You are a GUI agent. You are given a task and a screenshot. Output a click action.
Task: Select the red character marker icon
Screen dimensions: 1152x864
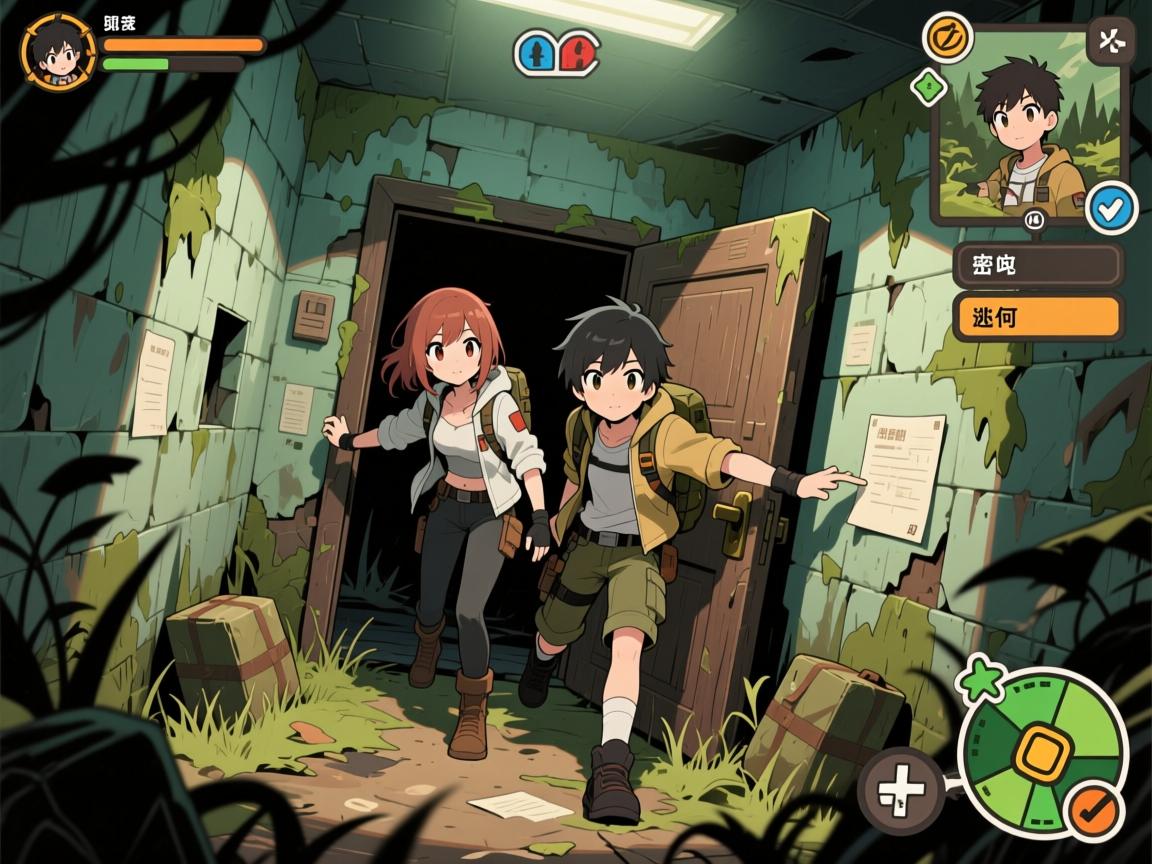(x=577, y=52)
